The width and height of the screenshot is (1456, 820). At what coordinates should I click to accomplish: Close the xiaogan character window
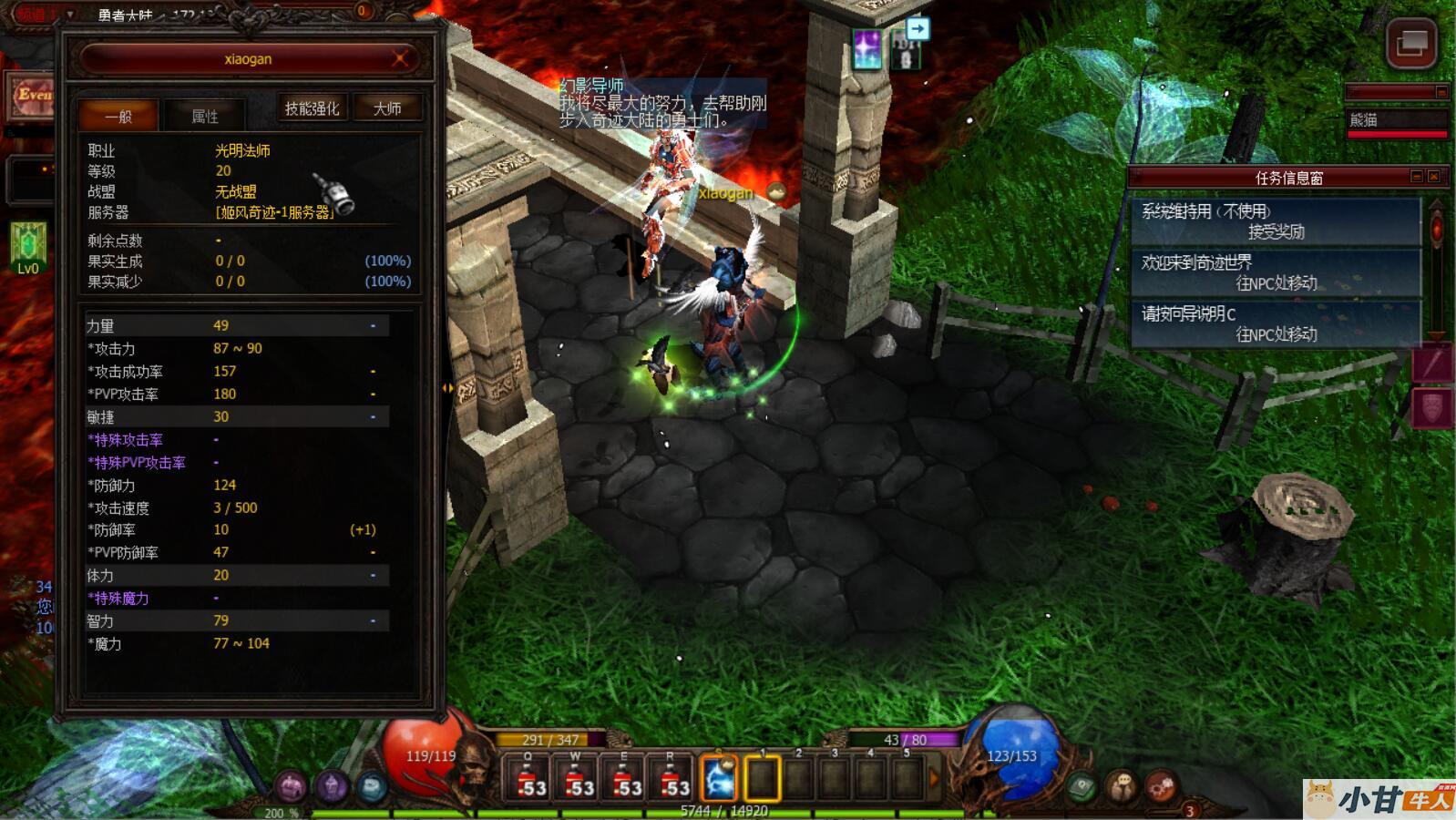pyautogui.click(x=399, y=59)
